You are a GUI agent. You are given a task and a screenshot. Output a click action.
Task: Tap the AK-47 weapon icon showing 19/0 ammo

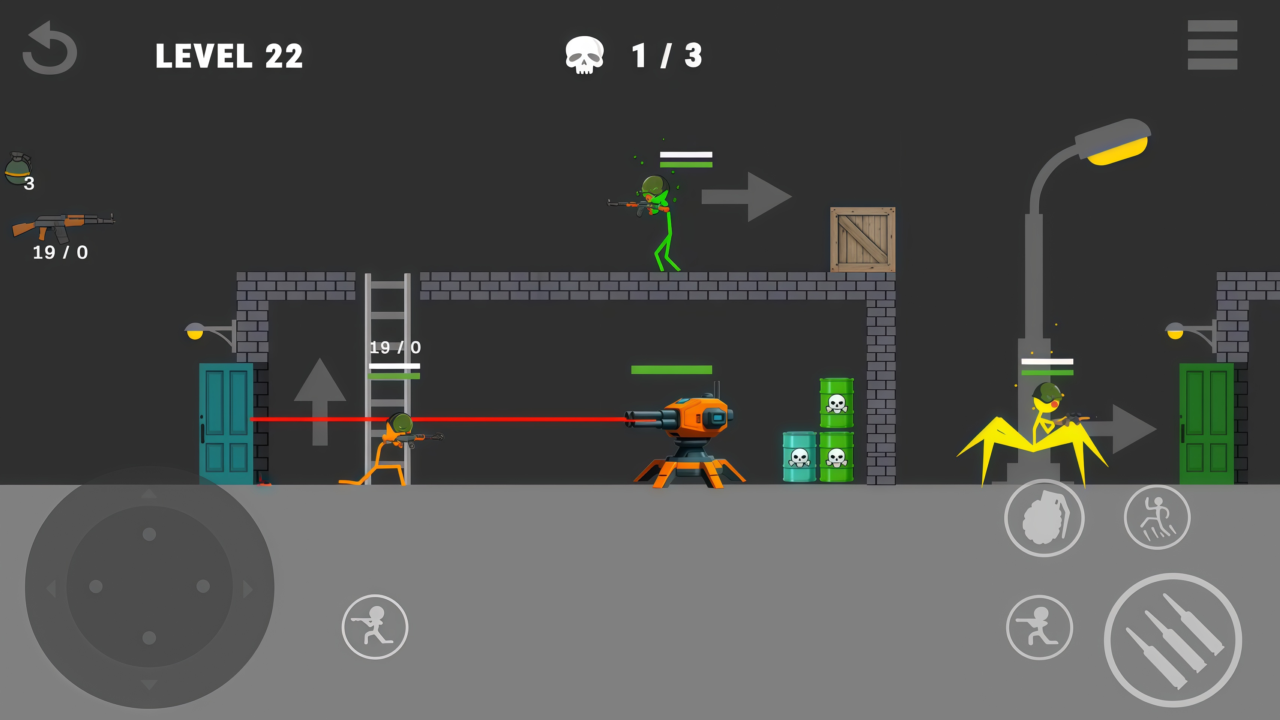coord(62,225)
